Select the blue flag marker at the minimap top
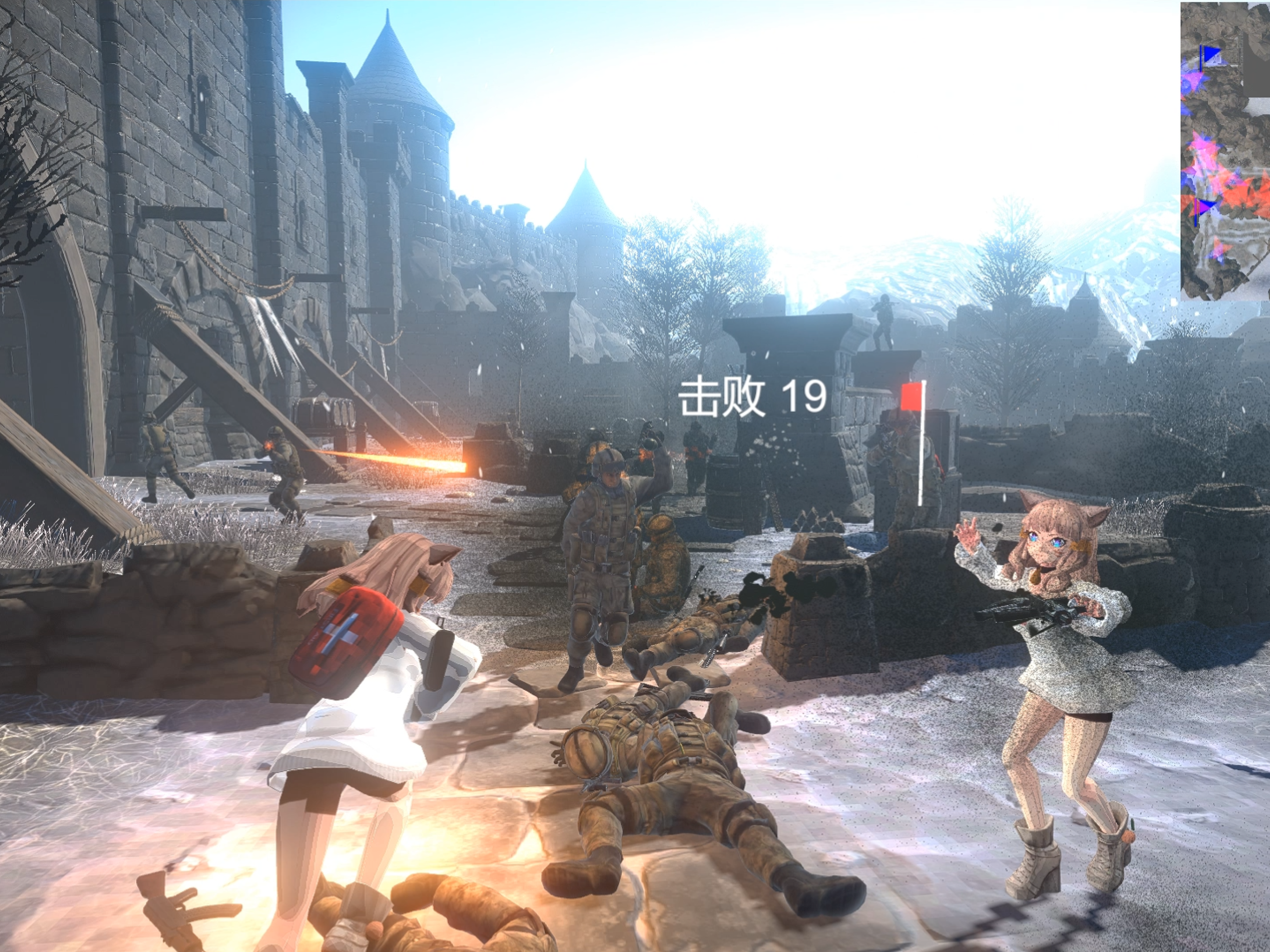The image size is (1270, 952). 1212,53
